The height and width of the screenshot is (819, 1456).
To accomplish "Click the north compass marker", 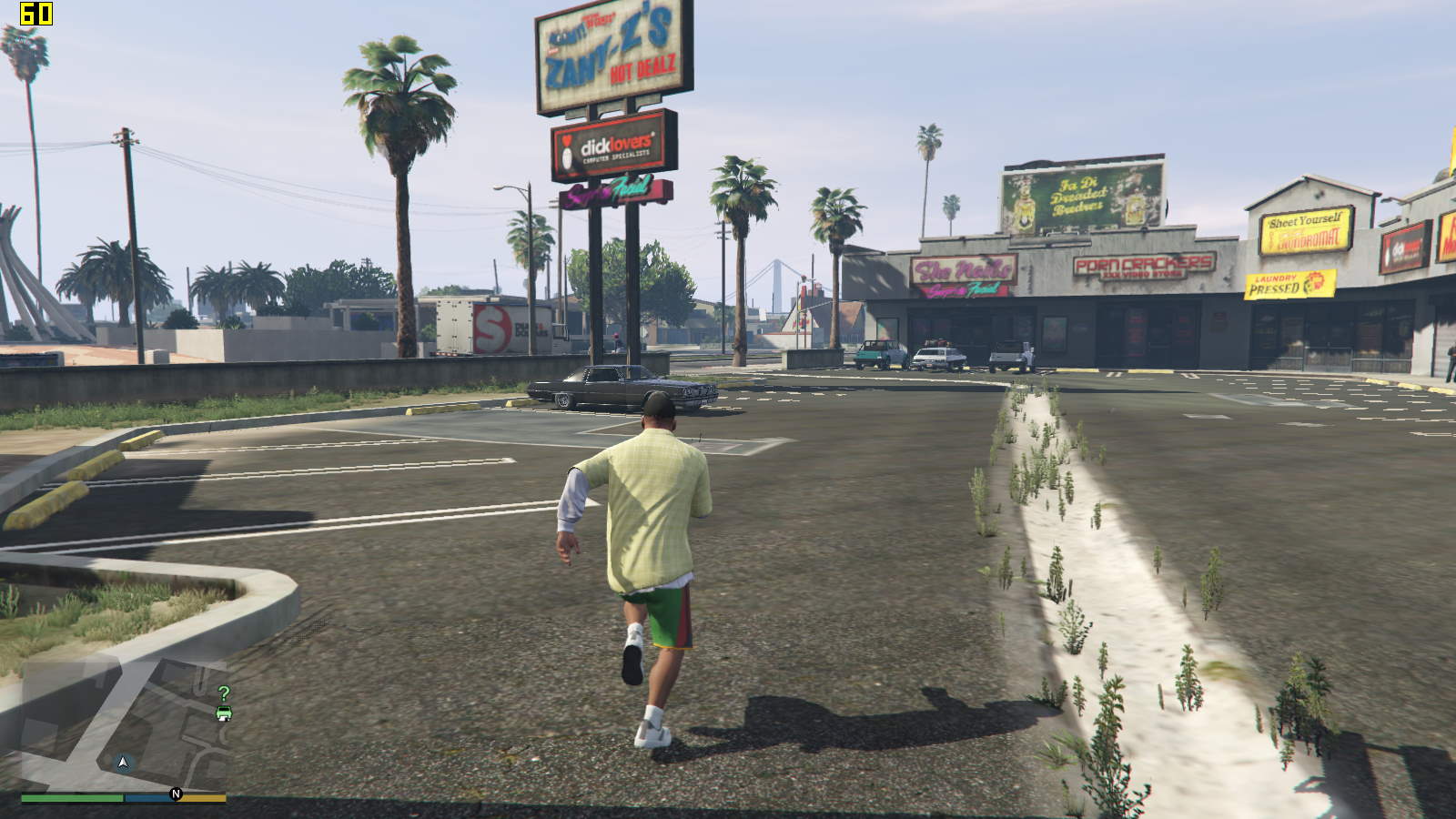I will click(x=177, y=794).
